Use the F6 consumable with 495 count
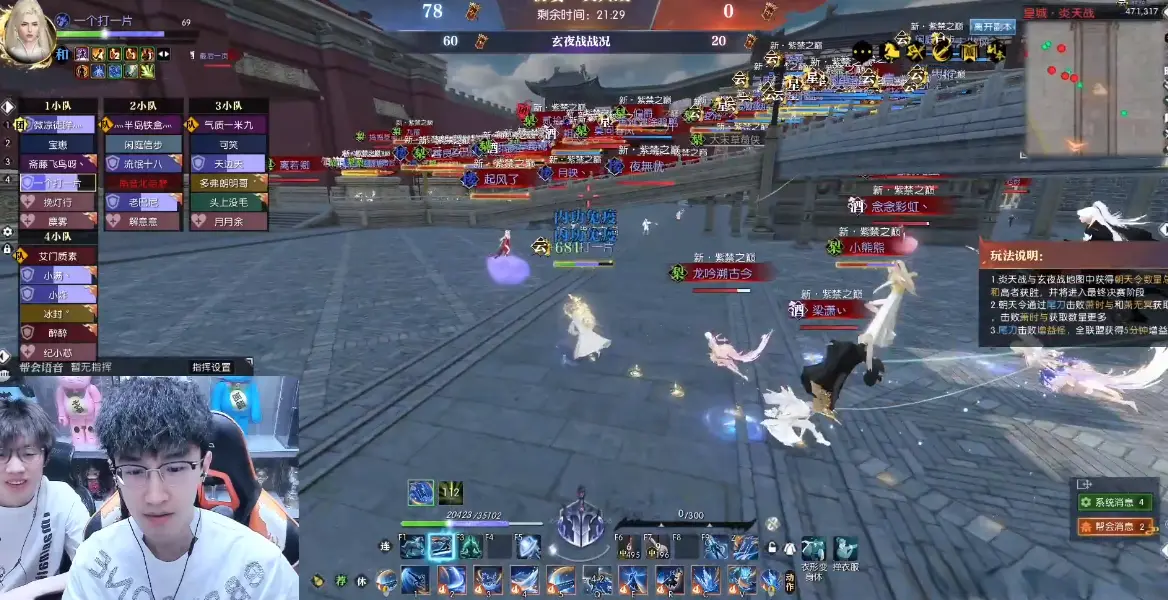This screenshot has height=600, width=1168. coord(629,548)
